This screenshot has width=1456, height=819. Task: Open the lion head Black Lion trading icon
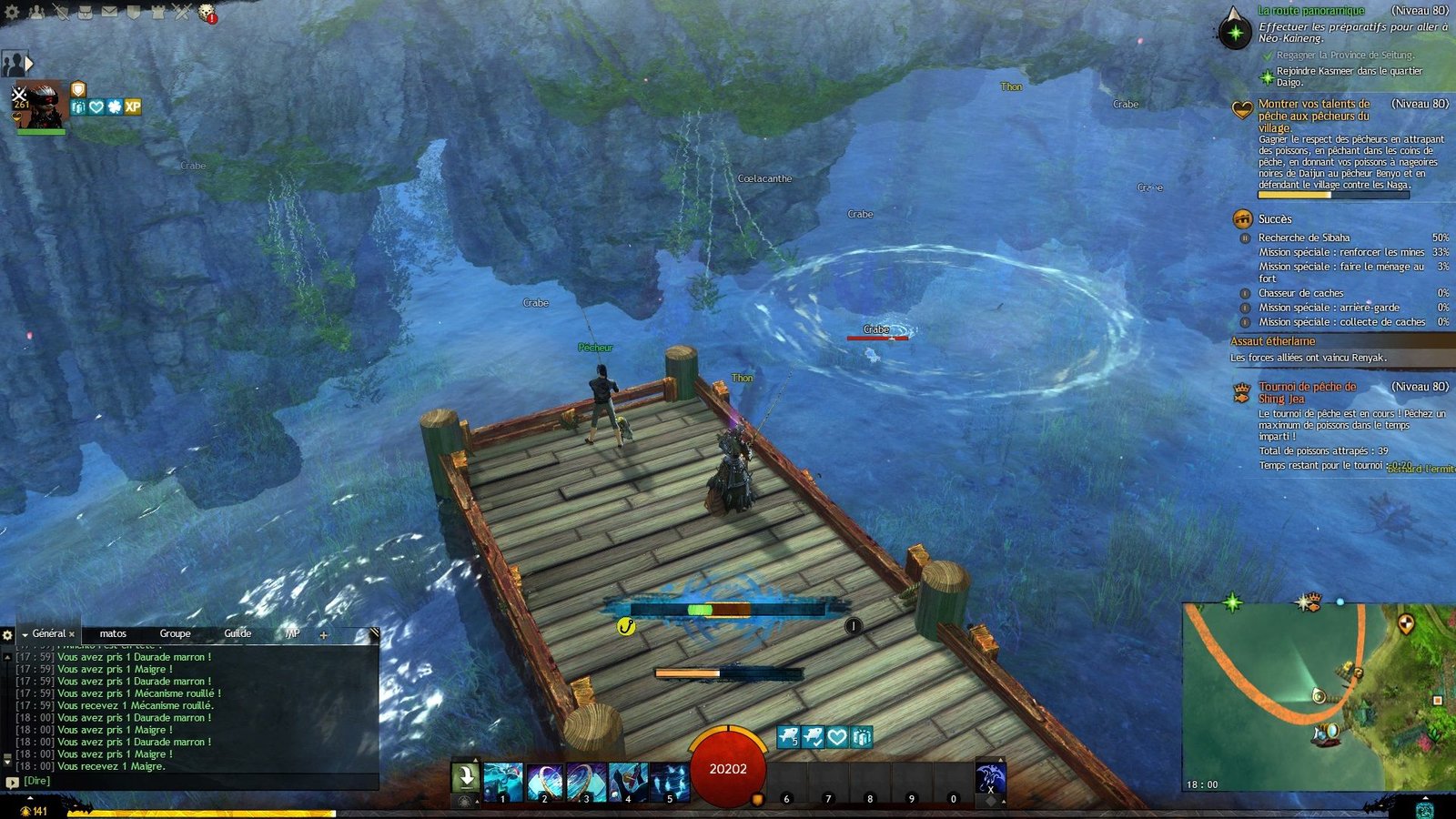click(x=207, y=12)
